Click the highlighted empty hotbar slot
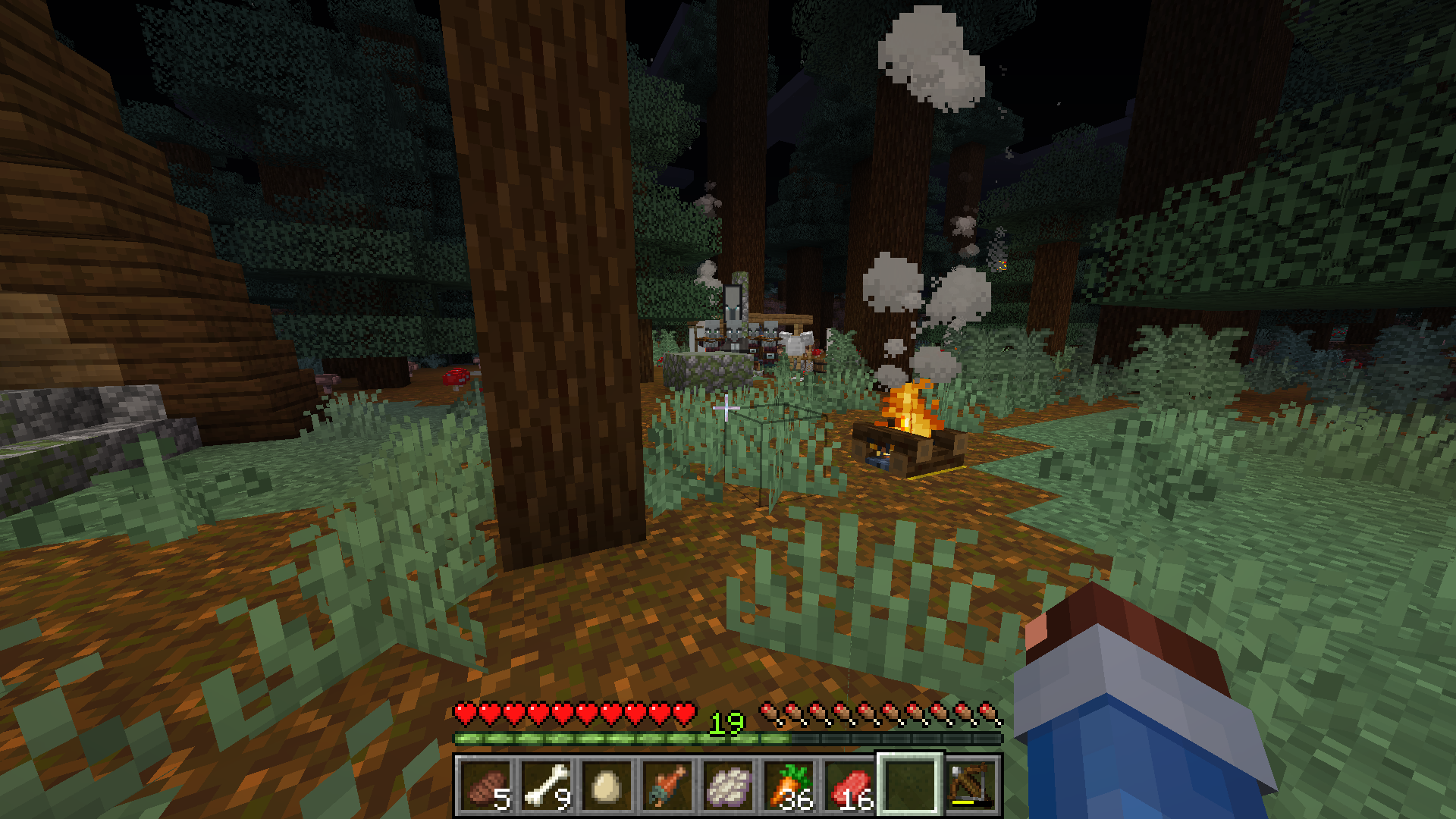 910,786
